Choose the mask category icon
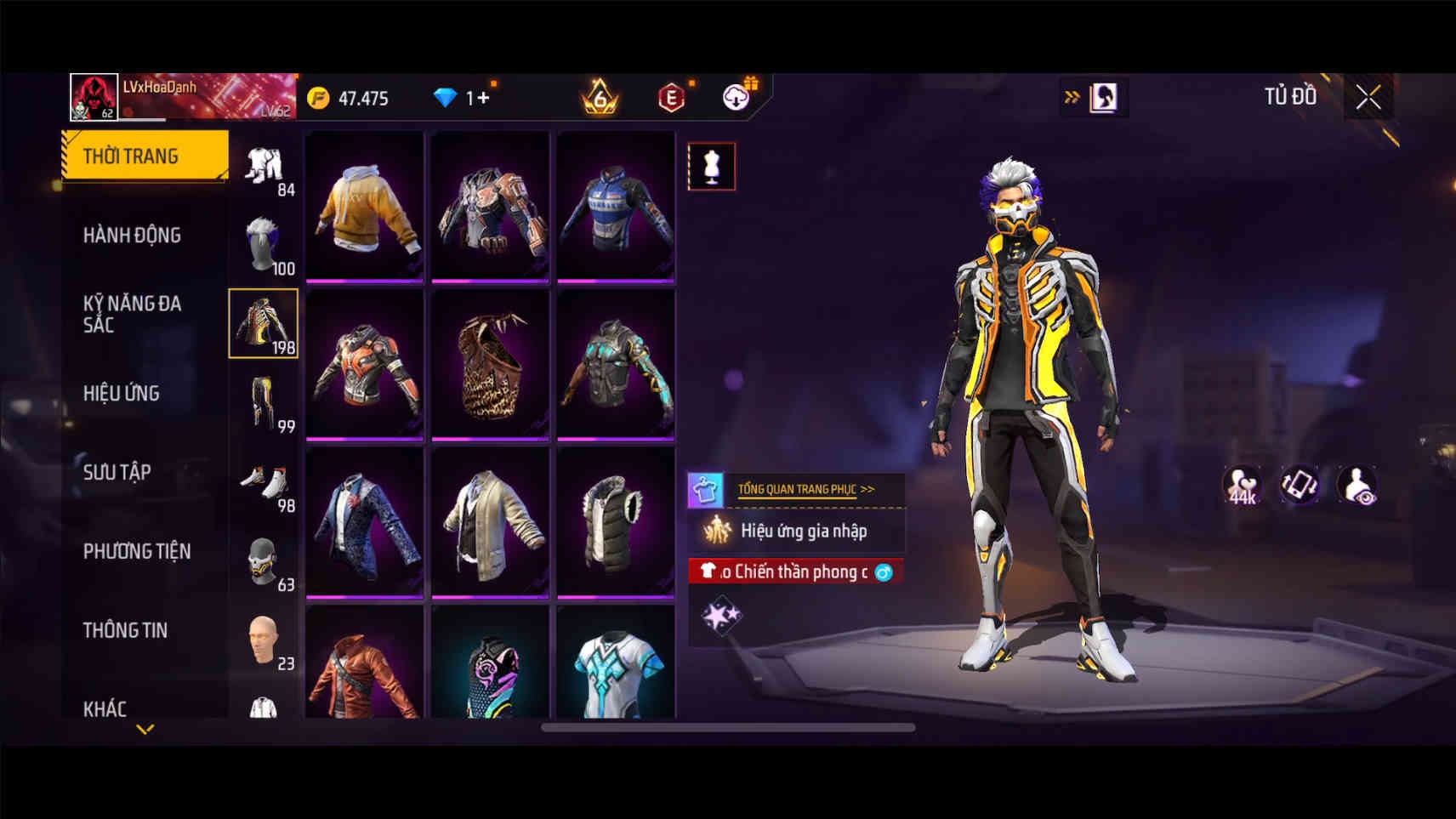 [263, 561]
